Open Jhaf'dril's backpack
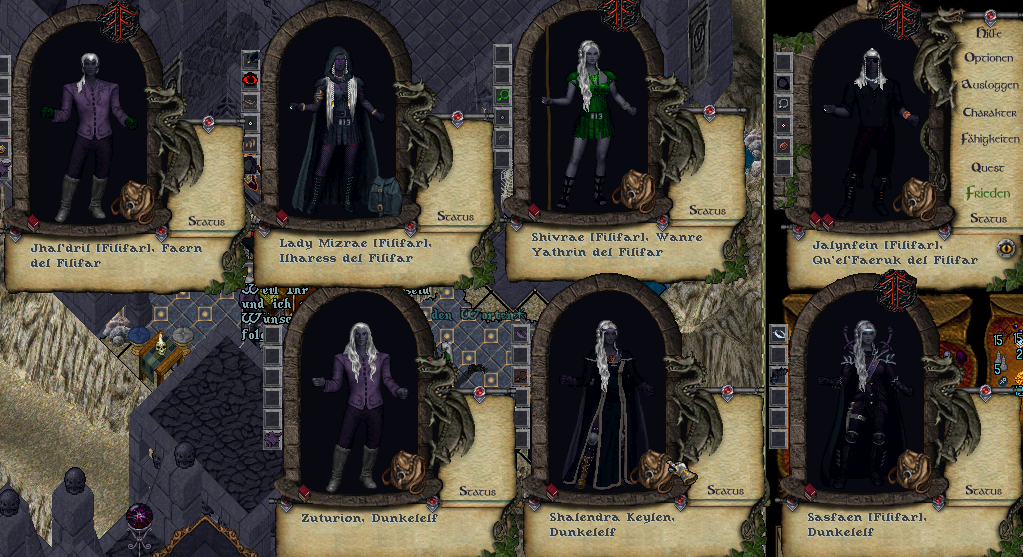 [130, 198]
